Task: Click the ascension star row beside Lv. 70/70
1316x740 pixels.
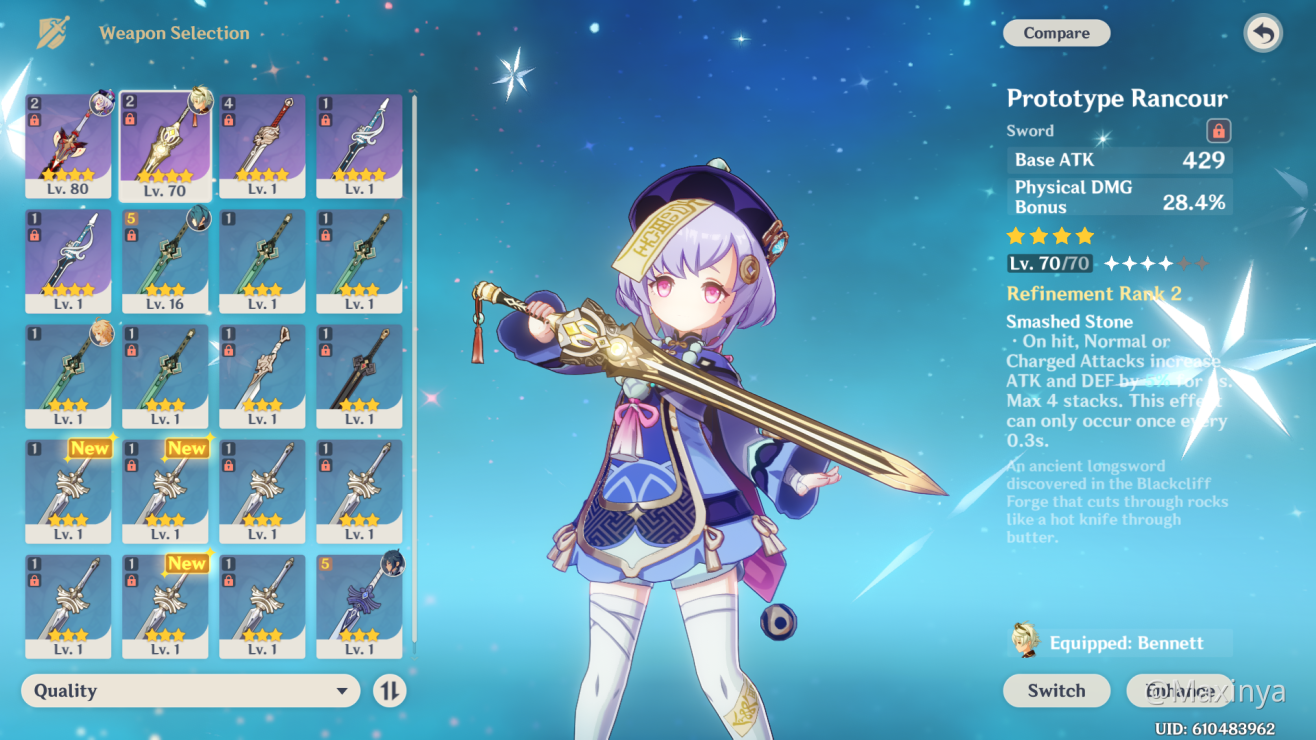Action: click(x=1155, y=263)
